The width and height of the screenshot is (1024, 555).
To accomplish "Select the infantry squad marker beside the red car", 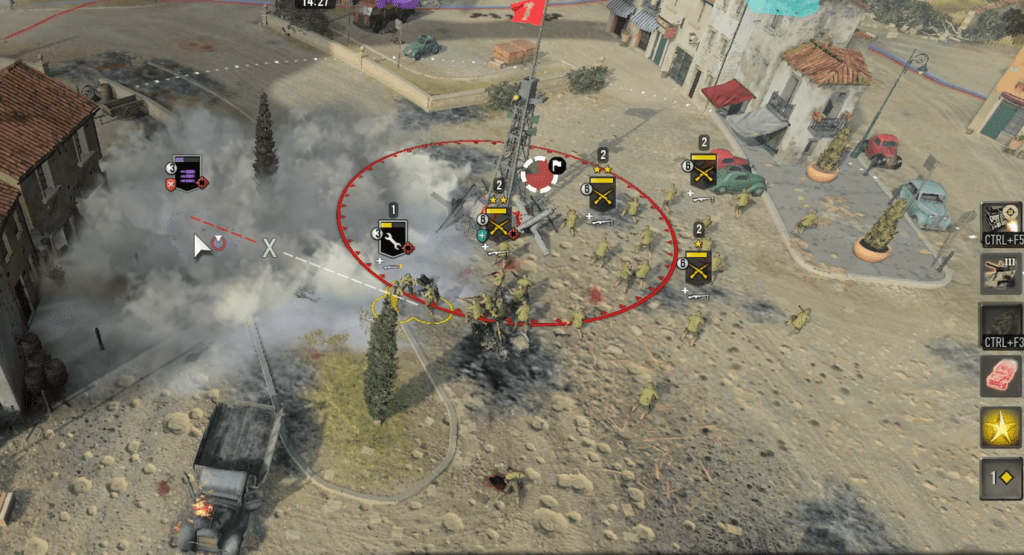I will coord(703,170).
